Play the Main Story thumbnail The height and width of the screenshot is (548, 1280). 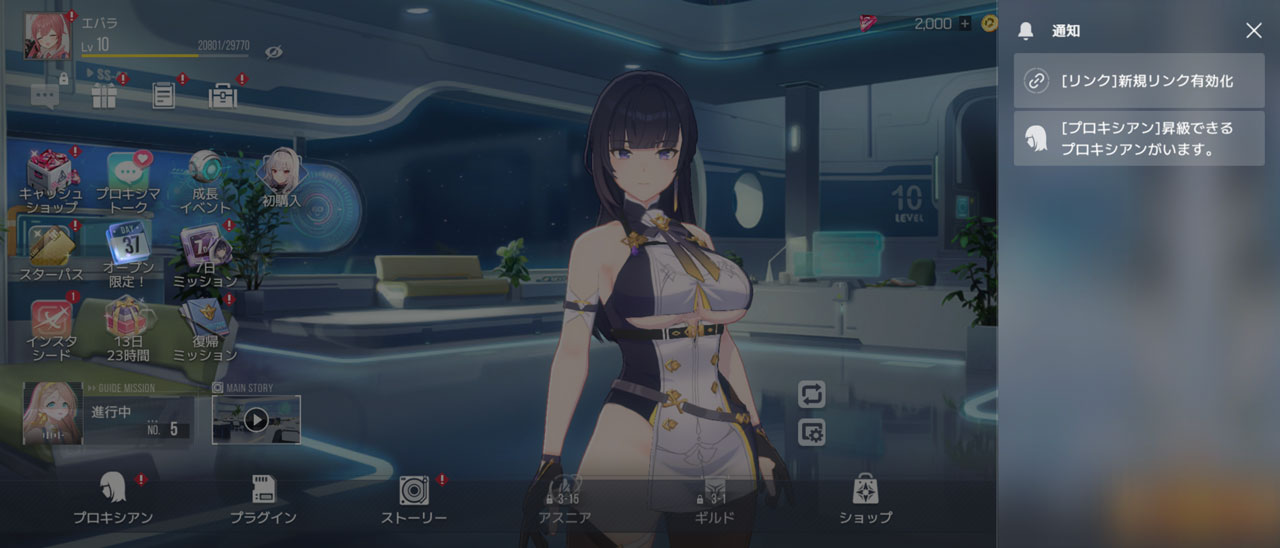[256, 420]
